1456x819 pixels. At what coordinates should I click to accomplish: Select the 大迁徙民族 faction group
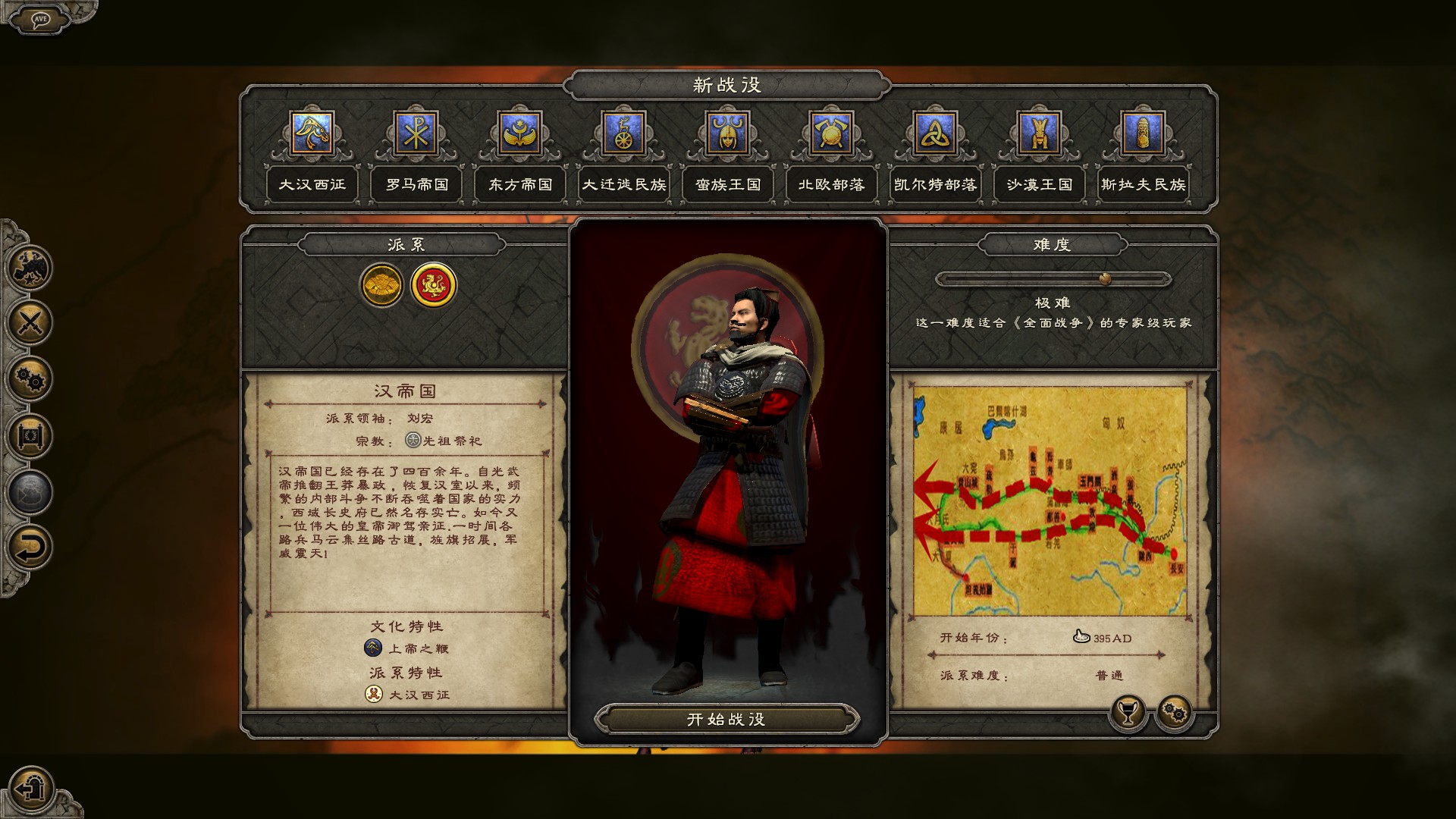[623, 184]
